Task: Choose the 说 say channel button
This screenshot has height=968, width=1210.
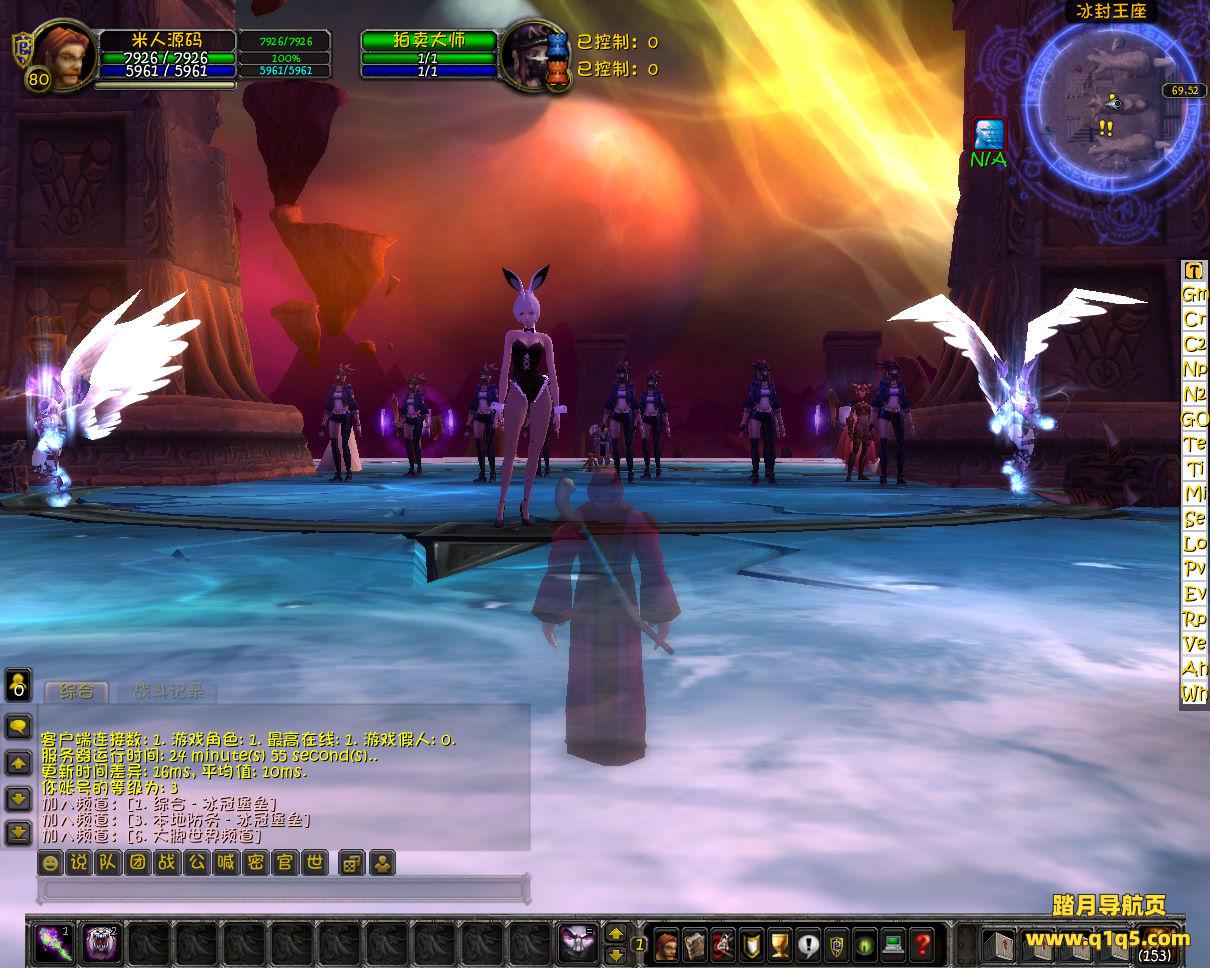Action: 79,863
